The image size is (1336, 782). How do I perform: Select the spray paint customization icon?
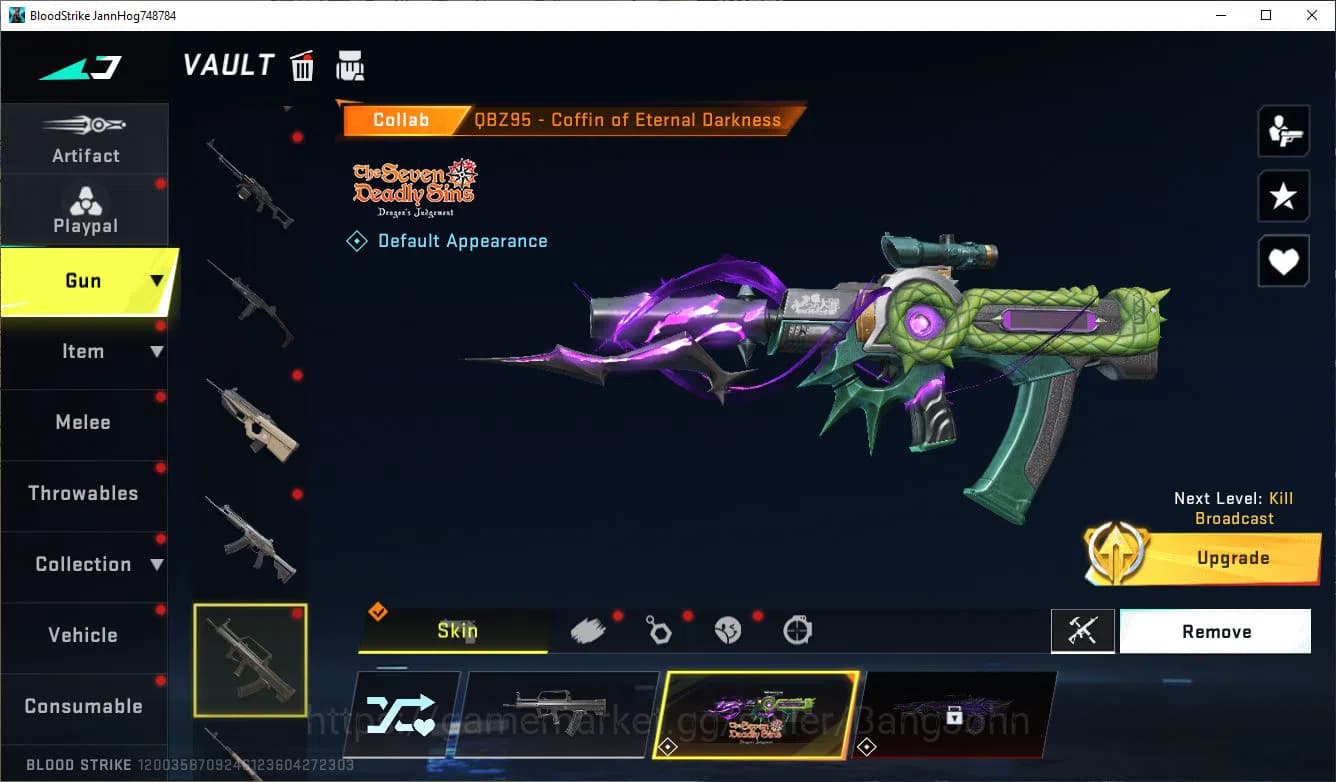[x=589, y=628]
